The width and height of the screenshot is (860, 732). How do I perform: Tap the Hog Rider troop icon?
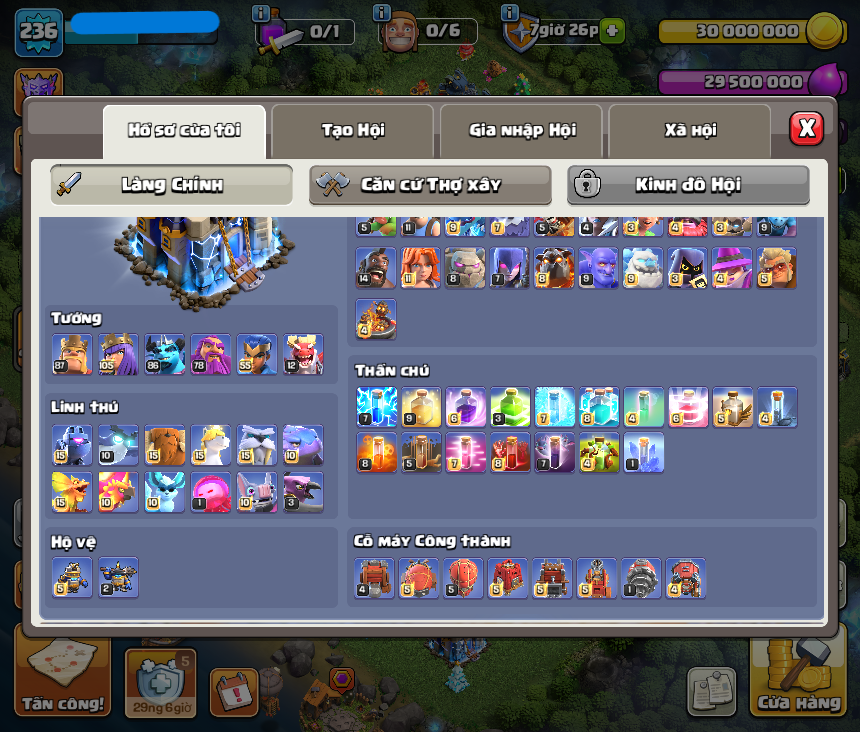pos(375,268)
